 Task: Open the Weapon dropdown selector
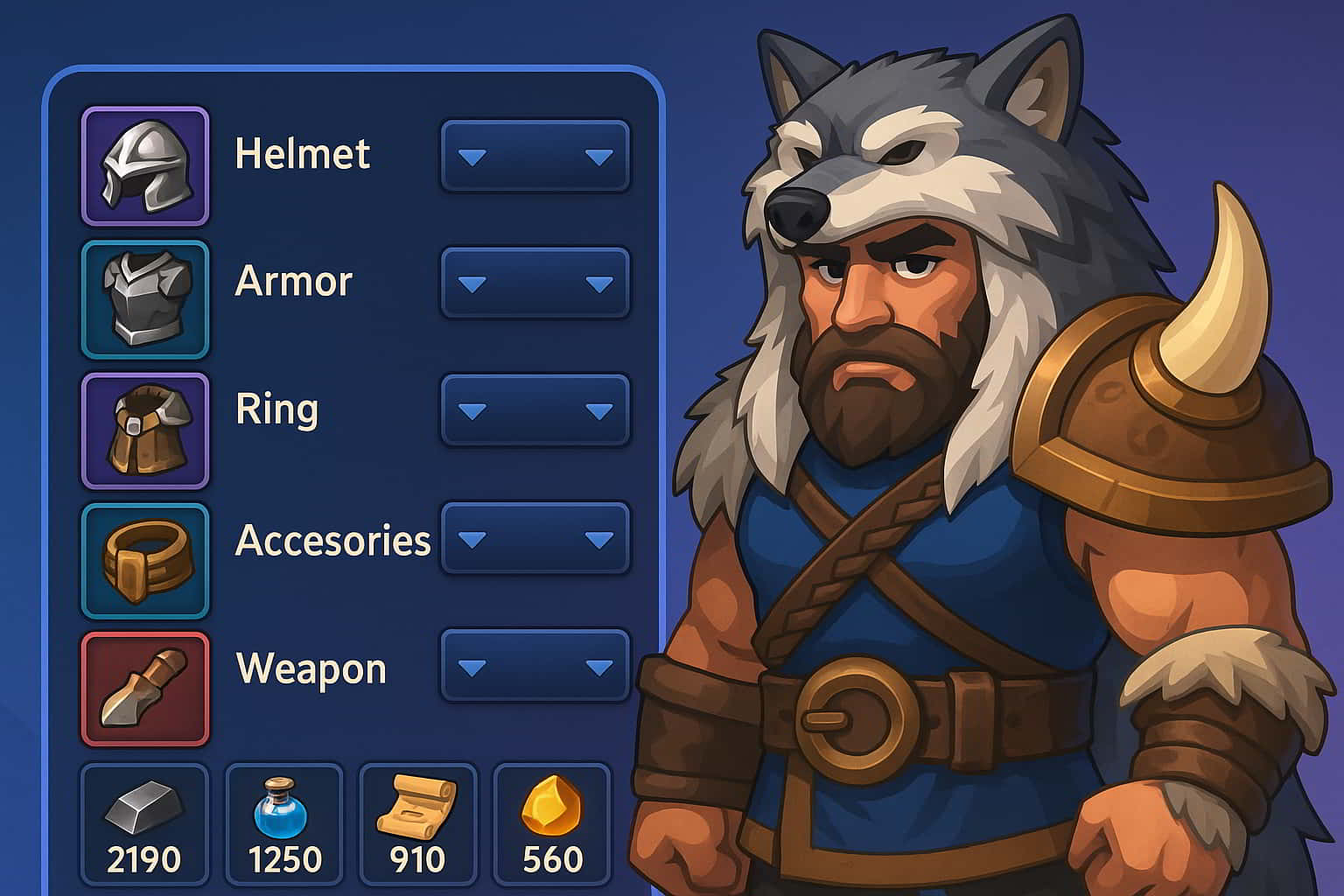534,667
